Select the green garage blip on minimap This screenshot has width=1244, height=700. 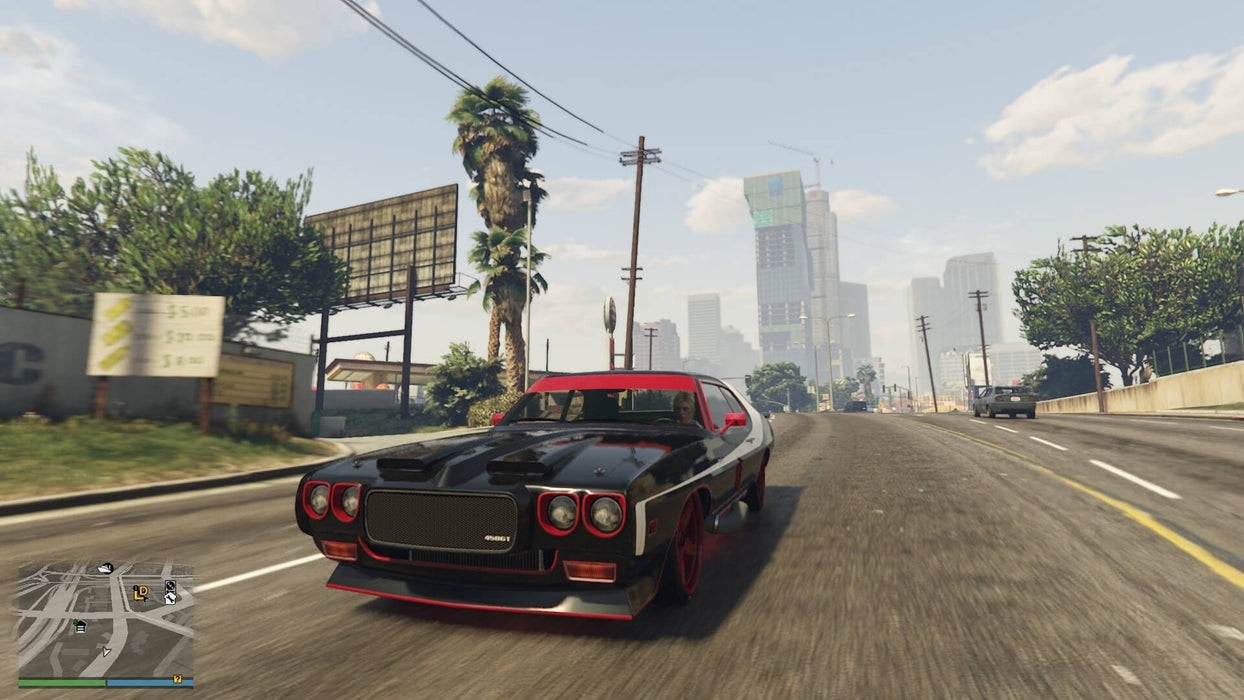coord(80,626)
